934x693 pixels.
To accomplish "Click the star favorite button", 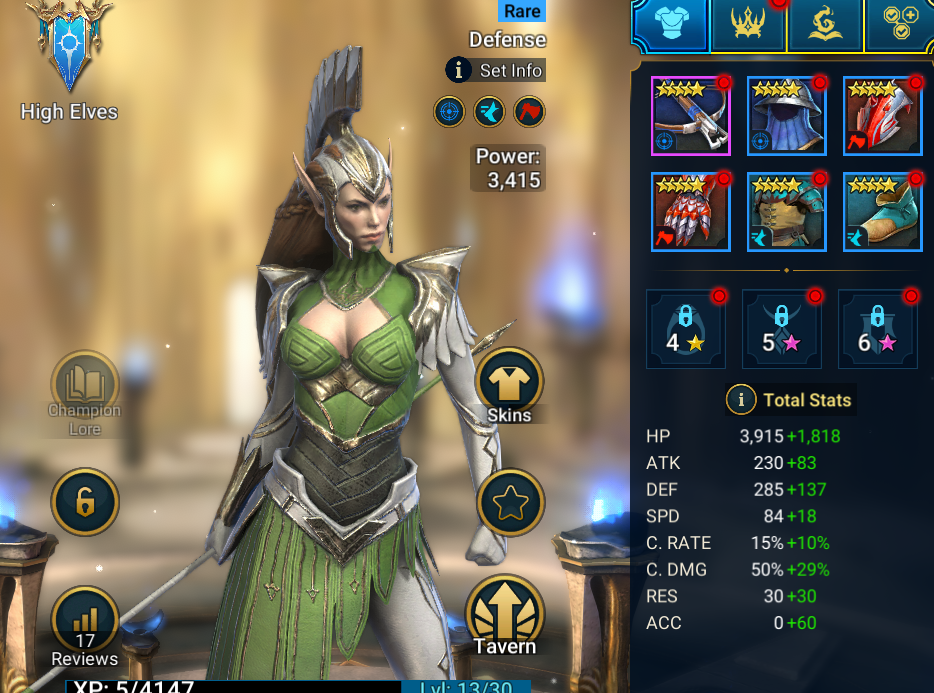I will (511, 502).
